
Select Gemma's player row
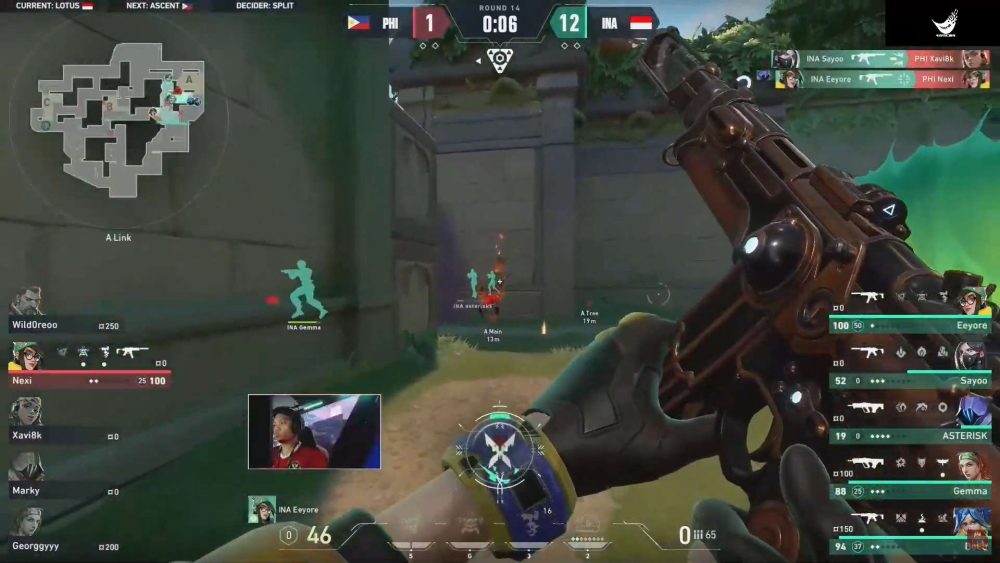910,477
